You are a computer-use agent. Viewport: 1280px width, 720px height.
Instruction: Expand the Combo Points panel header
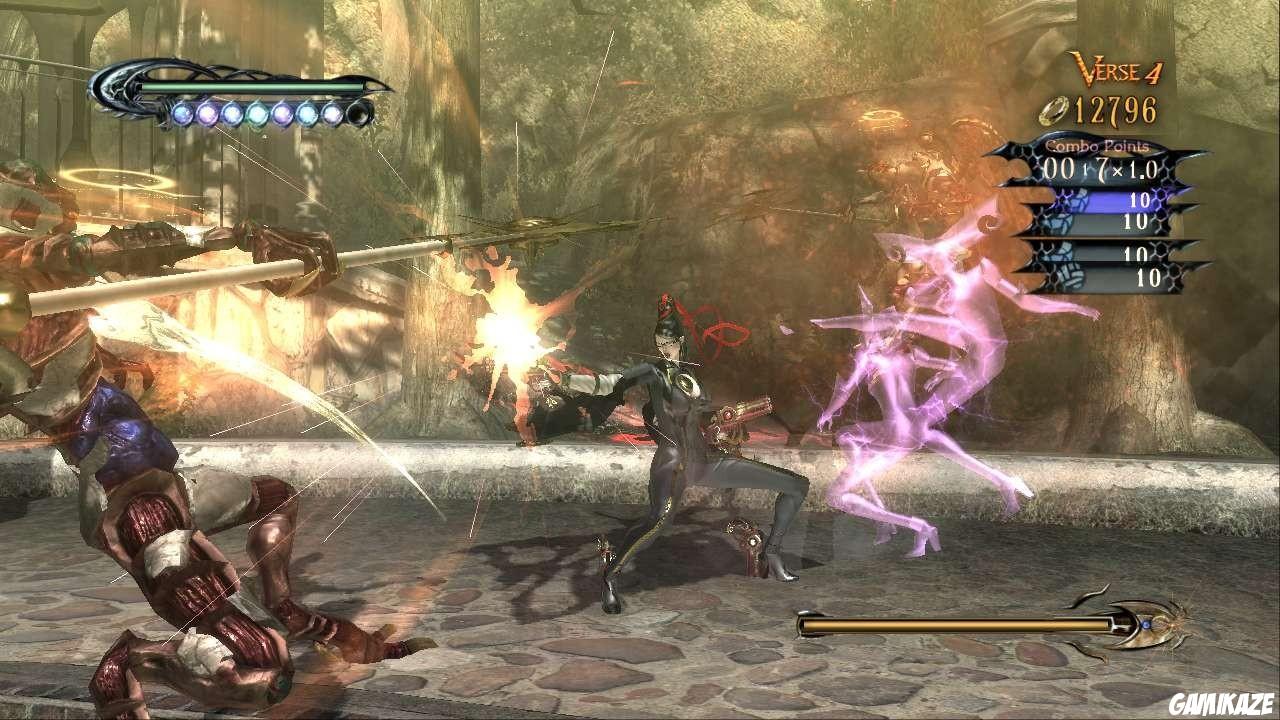tap(1095, 146)
